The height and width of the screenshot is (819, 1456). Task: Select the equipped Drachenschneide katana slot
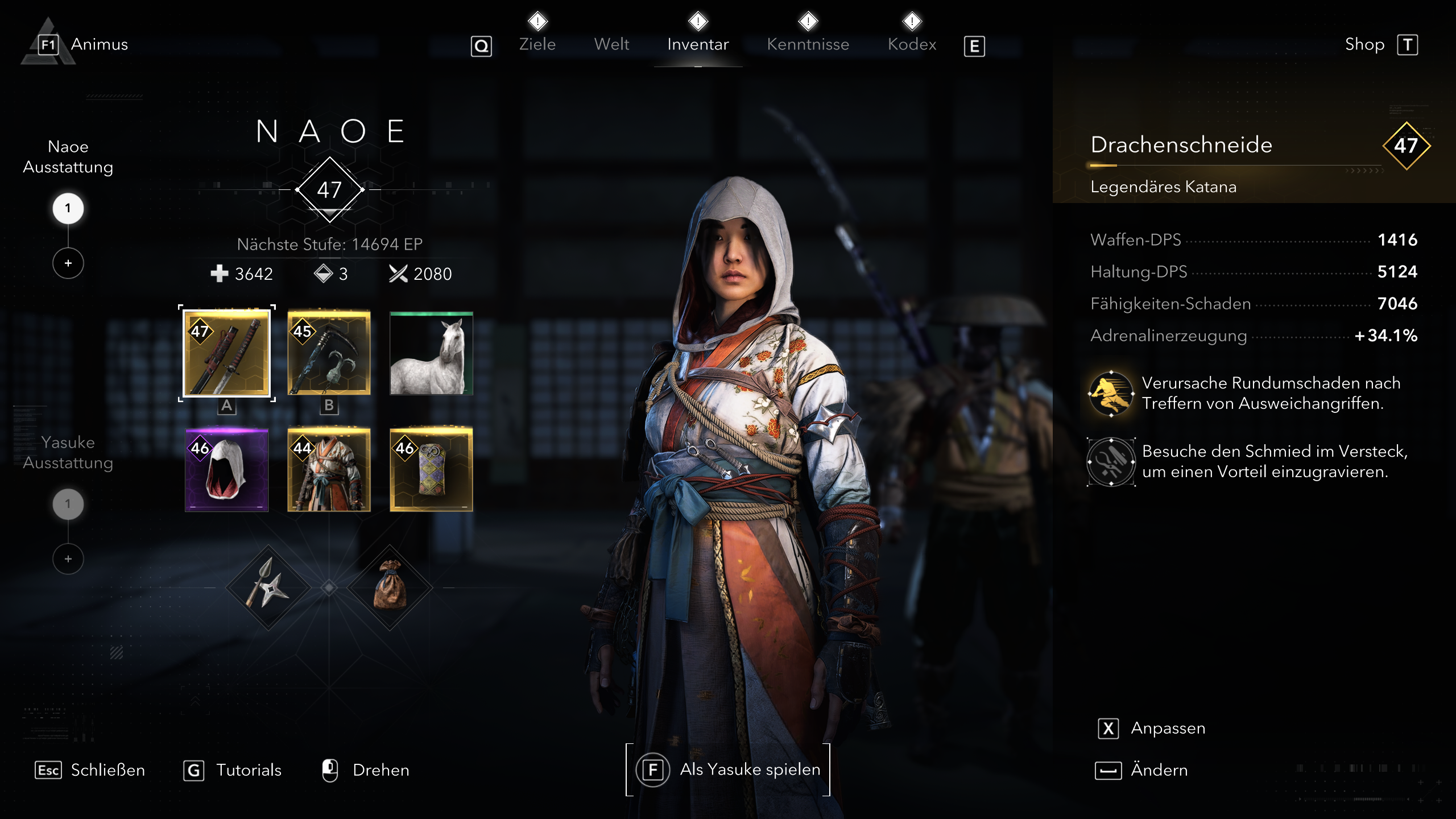(226, 354)
